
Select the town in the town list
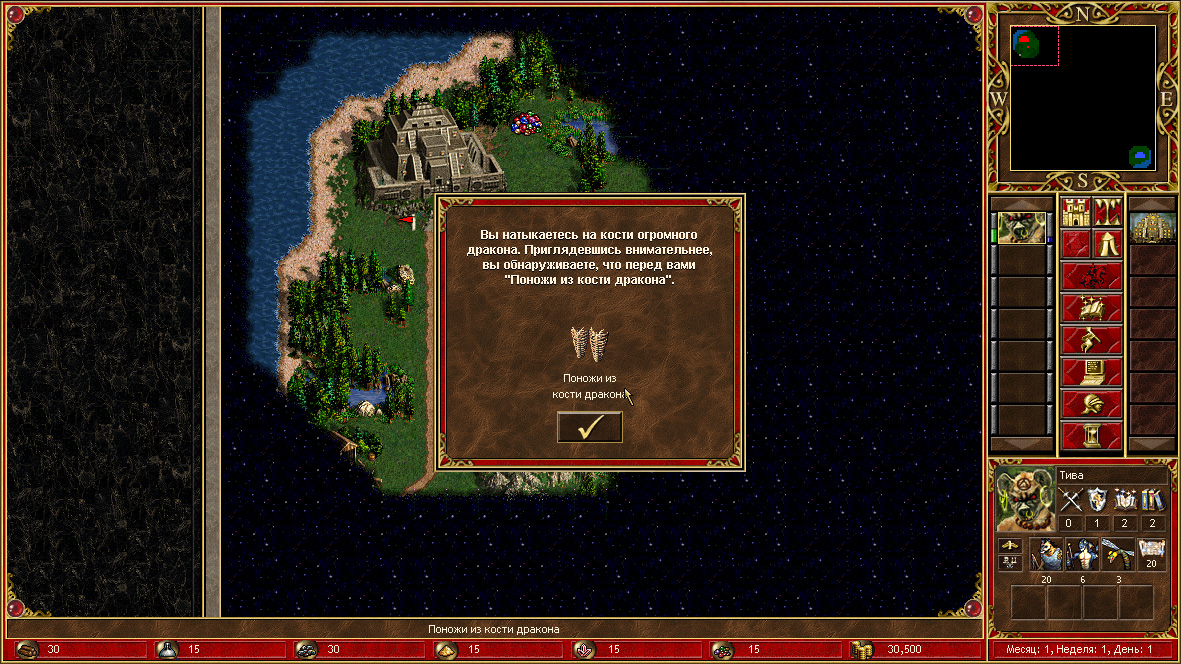pos(1151,228)
